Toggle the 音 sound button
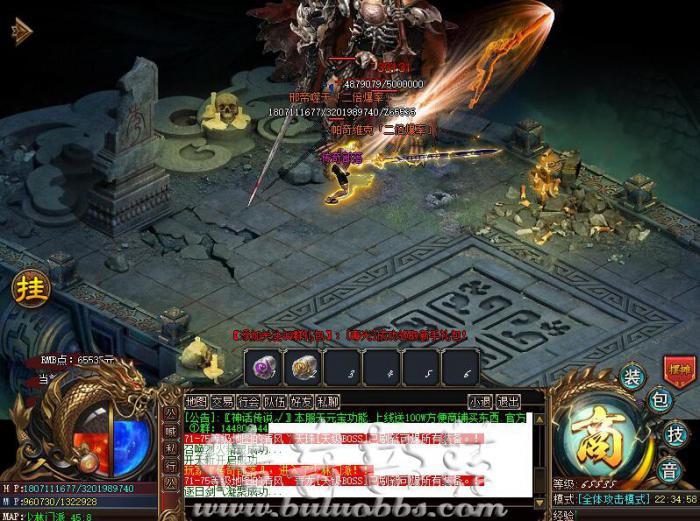The image size is (700, 521). point(670,468)
